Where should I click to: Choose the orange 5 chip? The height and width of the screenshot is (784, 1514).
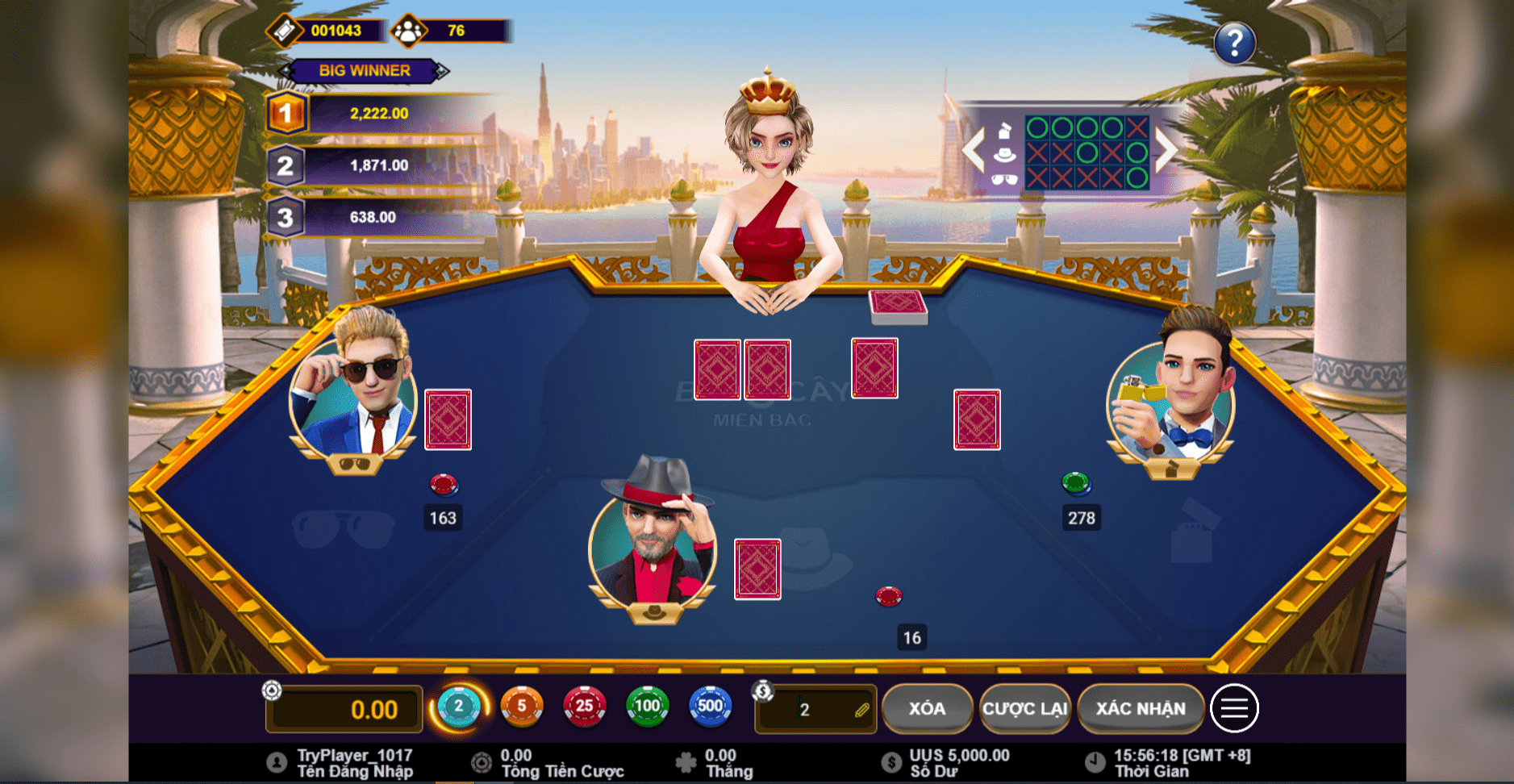[x=521, y=707]
